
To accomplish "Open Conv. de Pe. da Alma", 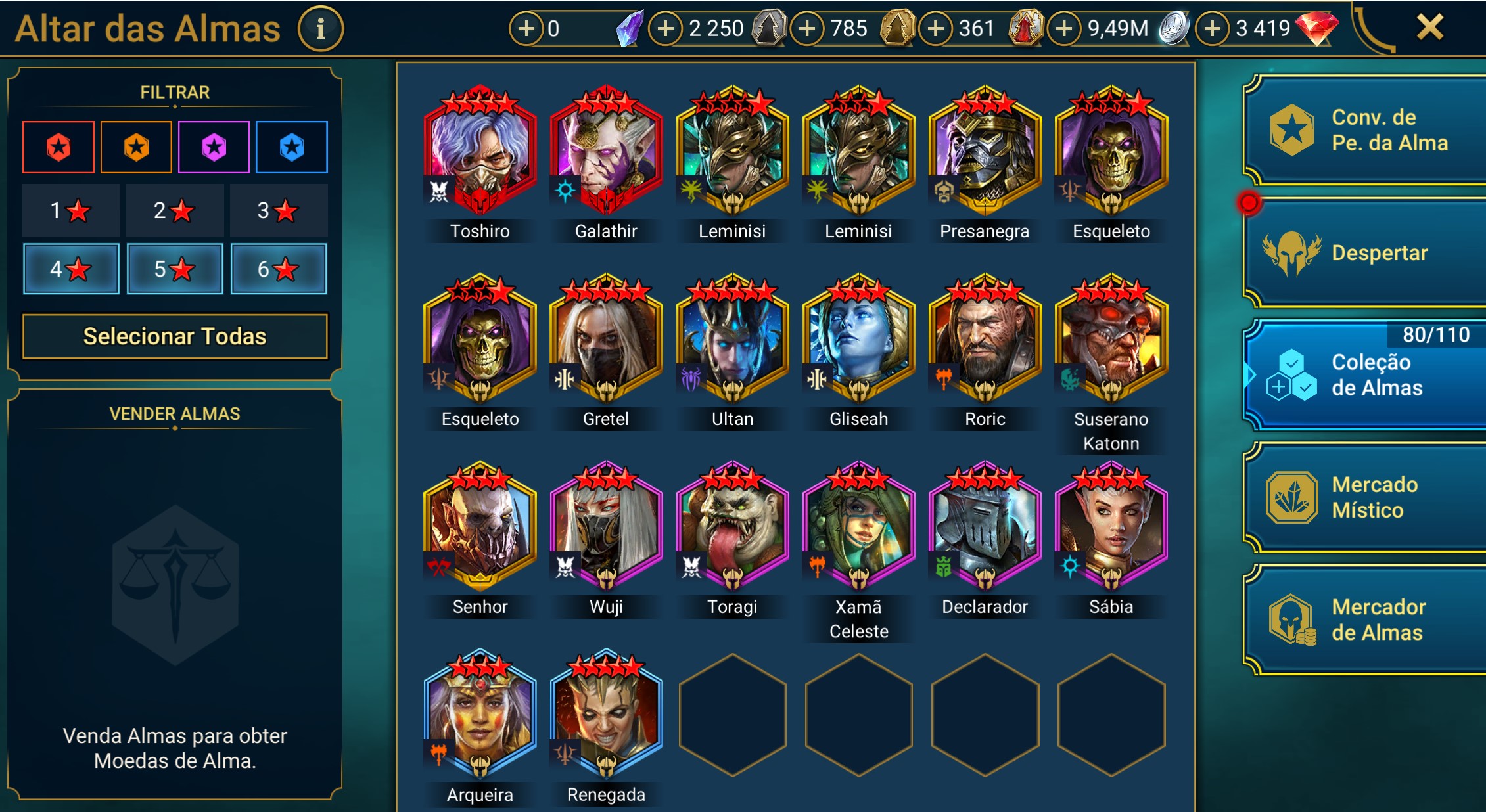I will click(x=1364, y=130).
